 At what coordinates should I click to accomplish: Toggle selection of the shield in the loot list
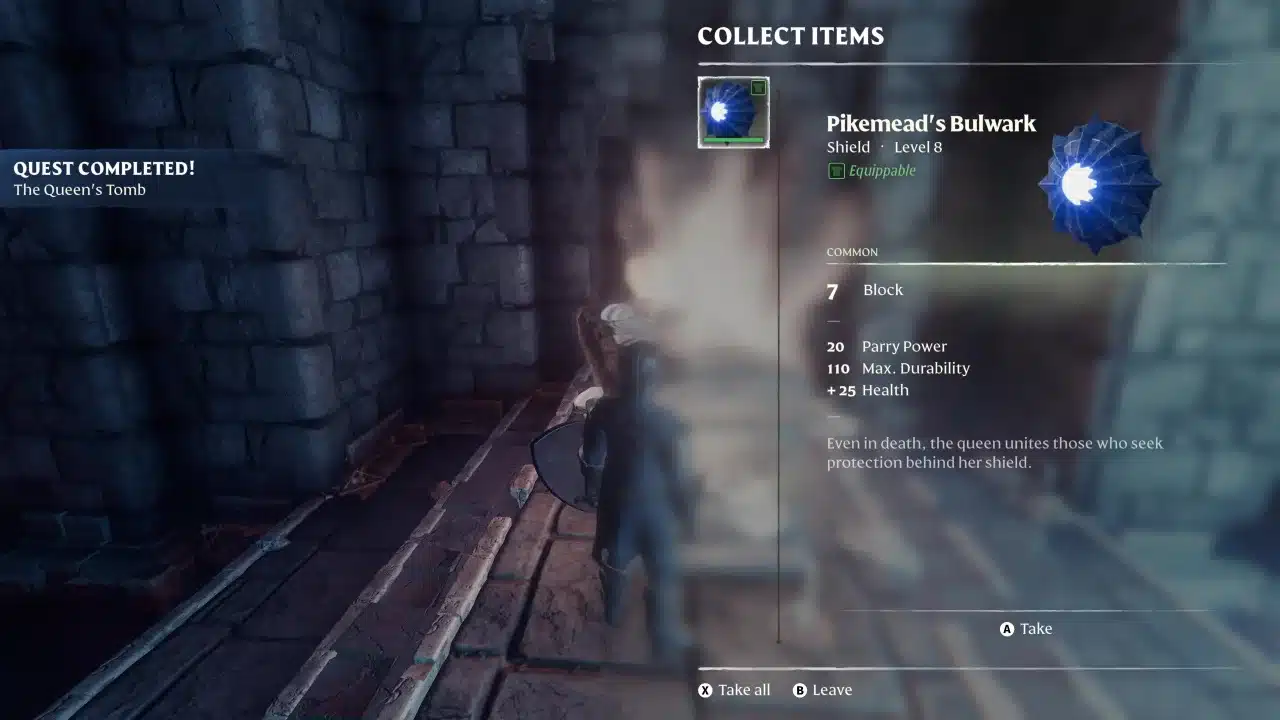tap(733, 111)
